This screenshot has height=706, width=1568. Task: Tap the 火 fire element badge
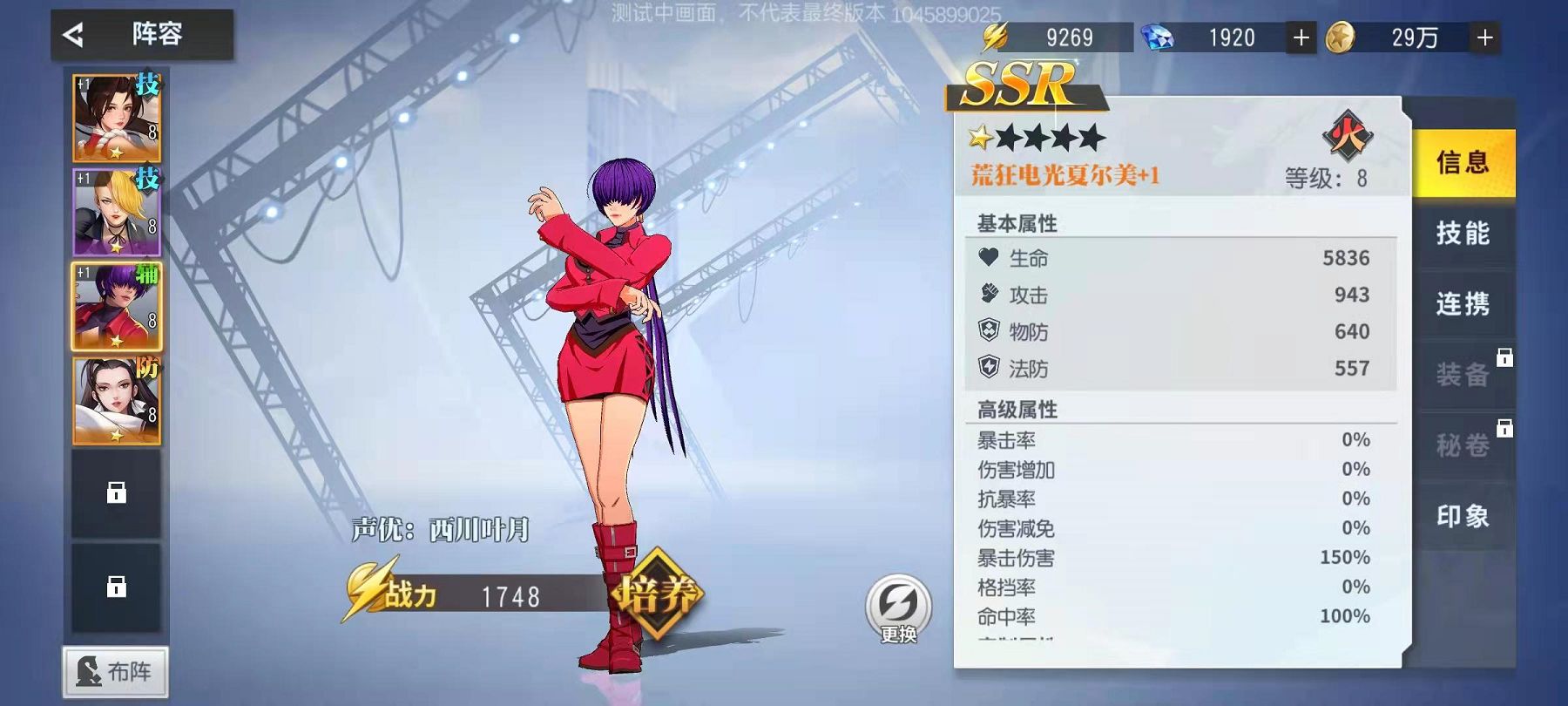coord(1347,136)
